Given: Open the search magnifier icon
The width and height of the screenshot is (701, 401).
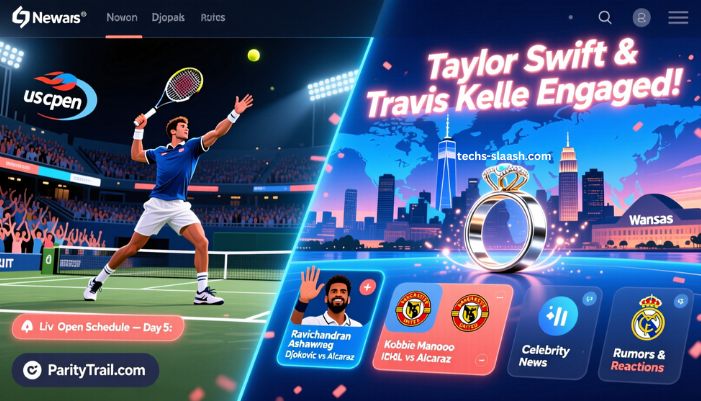Looking at the screenshot, I should (605, 18).
